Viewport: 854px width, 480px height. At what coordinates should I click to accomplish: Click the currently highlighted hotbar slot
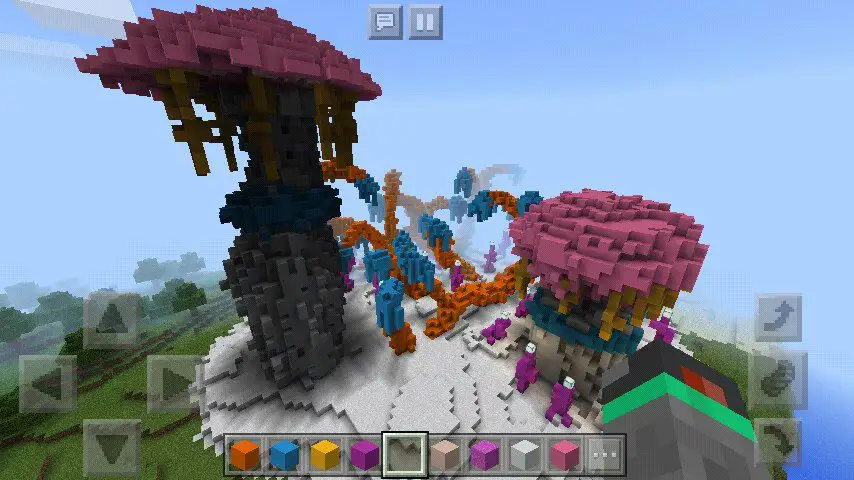pyautogui.click(x=405, y=455)
